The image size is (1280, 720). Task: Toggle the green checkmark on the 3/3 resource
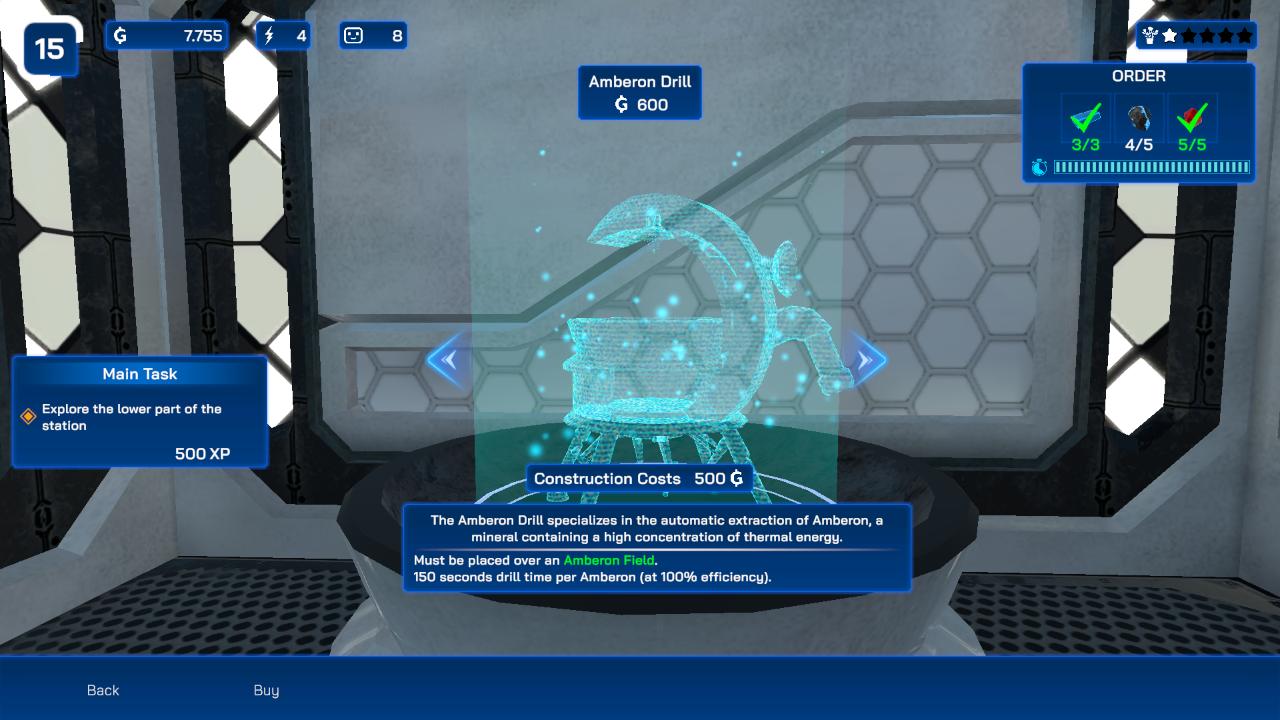coord(1086,122)
